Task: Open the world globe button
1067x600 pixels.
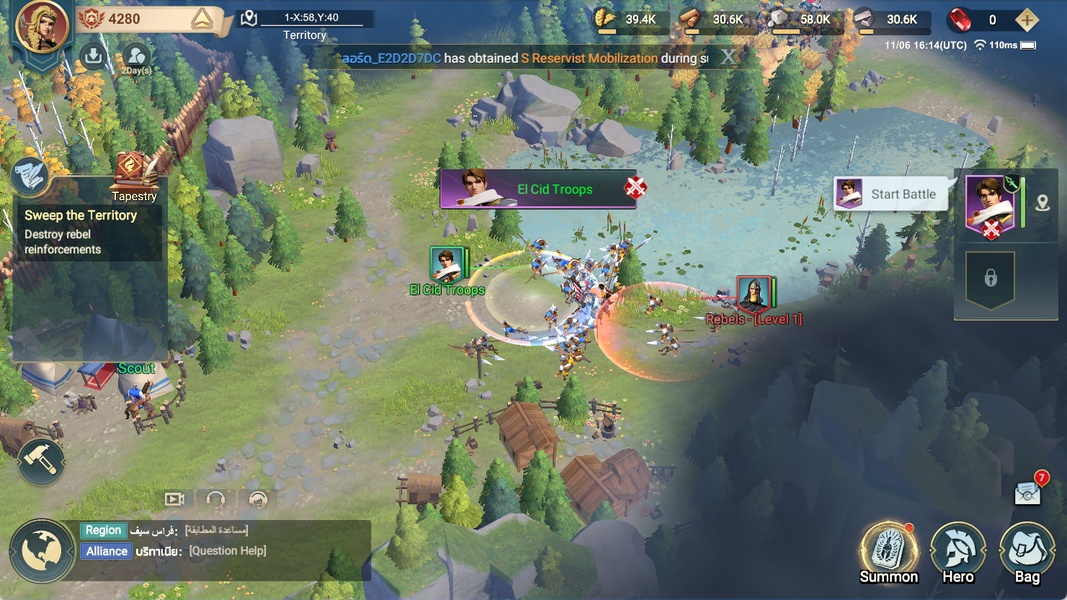Action: [x=42, y=550]
